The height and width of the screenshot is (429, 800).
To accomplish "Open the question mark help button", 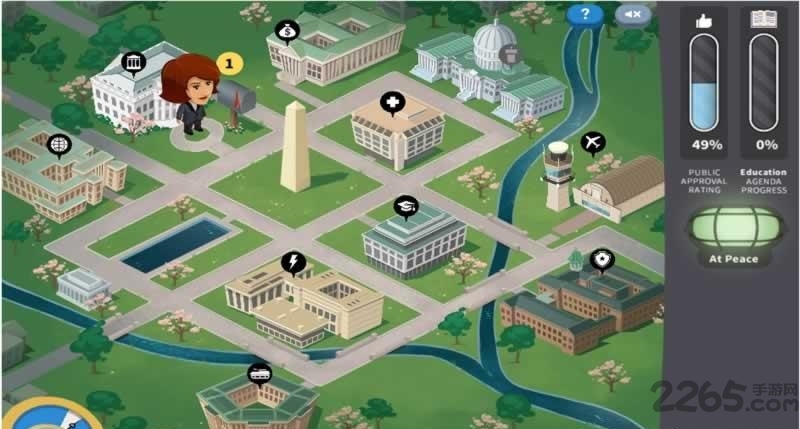I will (x=585, y=14).
